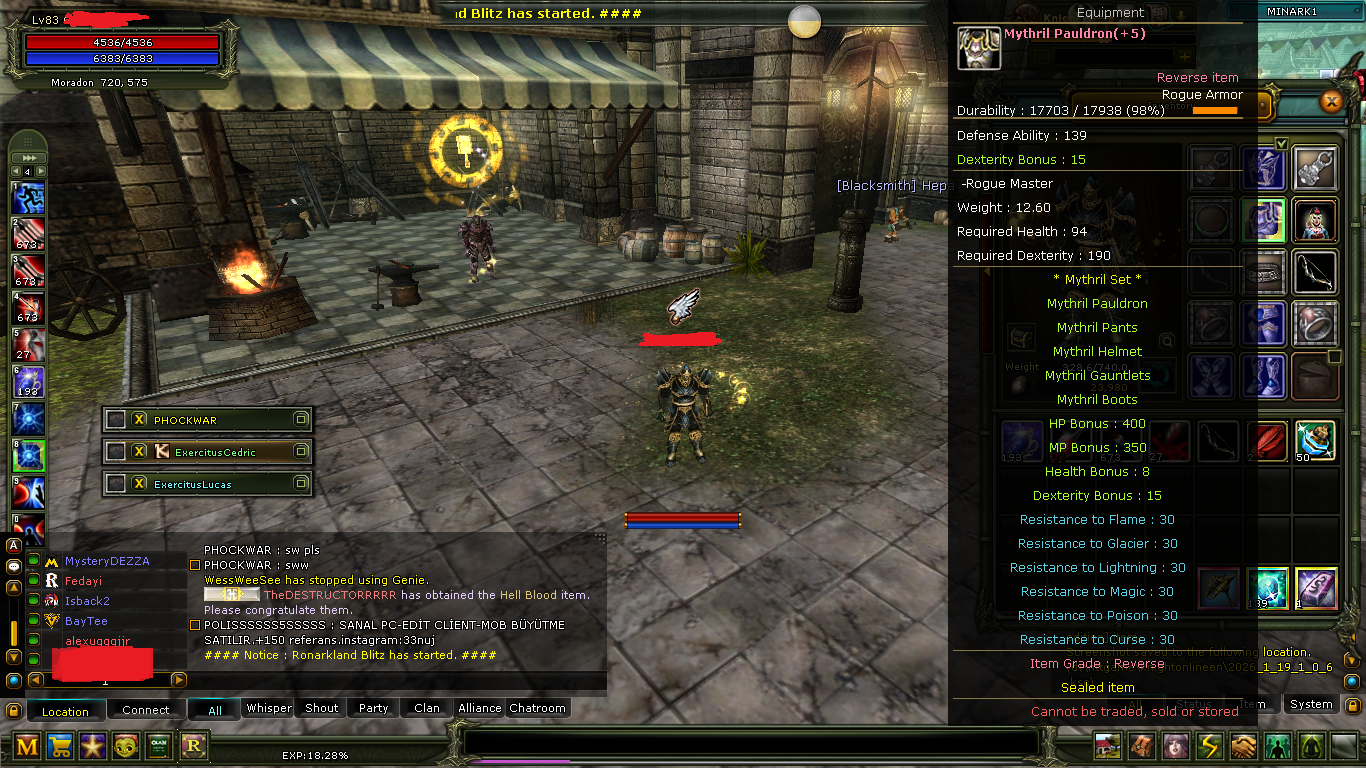Screen dimensions: 1366x768
Task: Select the handshake trade icon
Action: (x=1242, y=746)
